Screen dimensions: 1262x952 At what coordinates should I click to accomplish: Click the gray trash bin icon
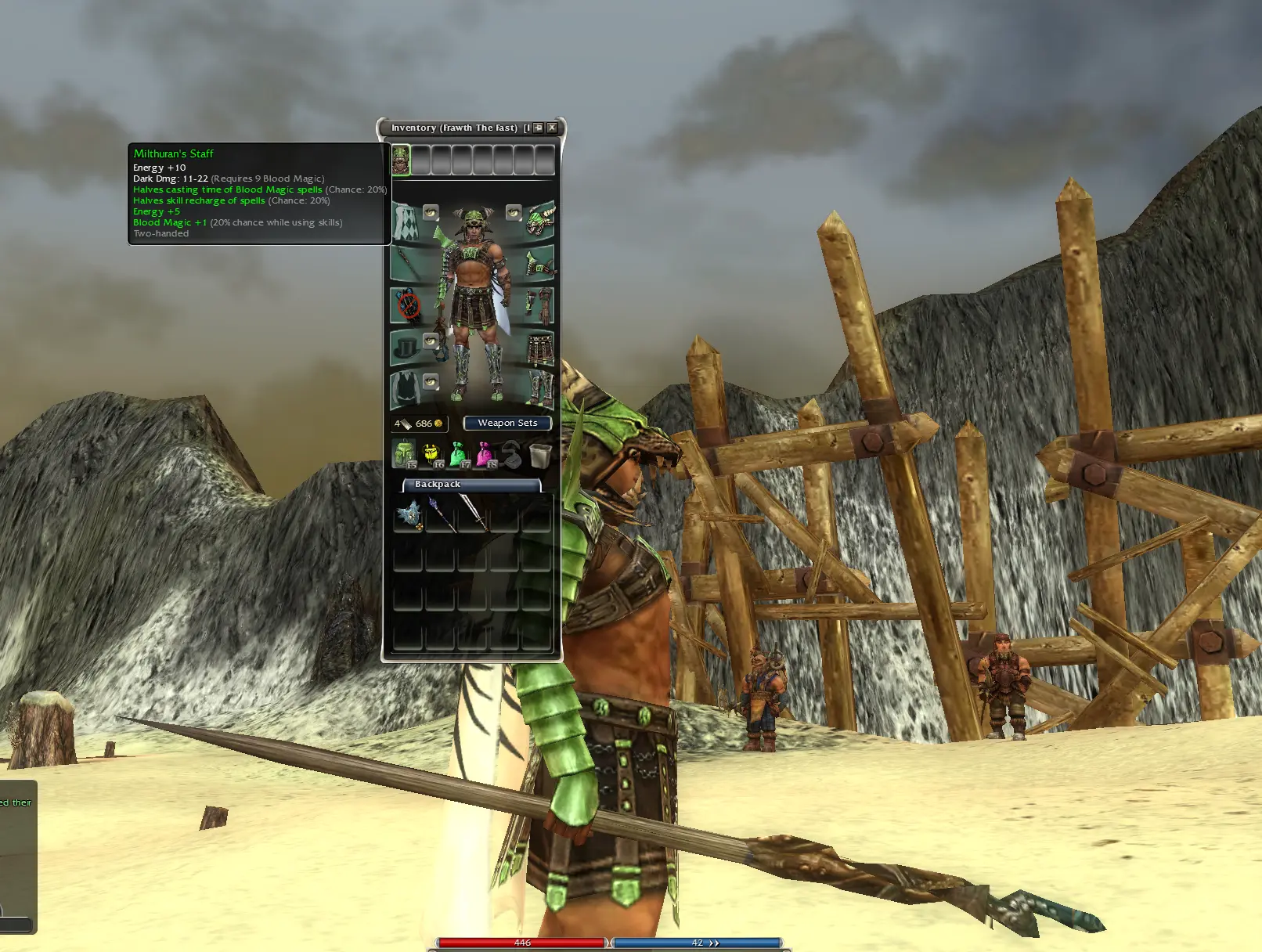tap(539, 454)
